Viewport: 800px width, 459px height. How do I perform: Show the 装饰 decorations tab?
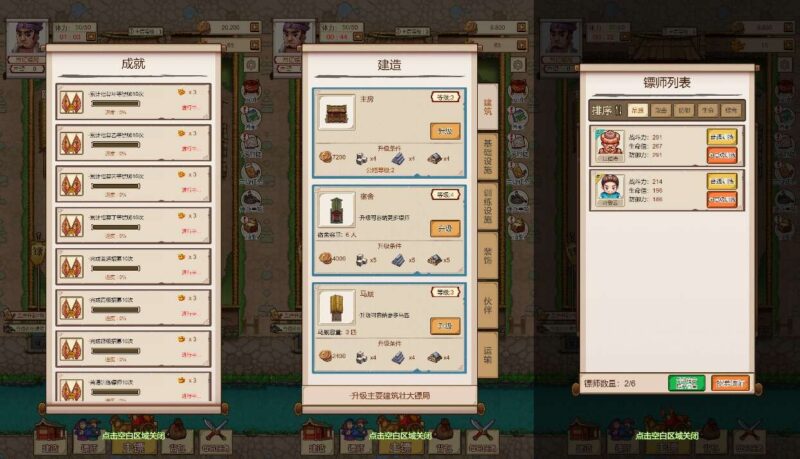coord(488,258)
